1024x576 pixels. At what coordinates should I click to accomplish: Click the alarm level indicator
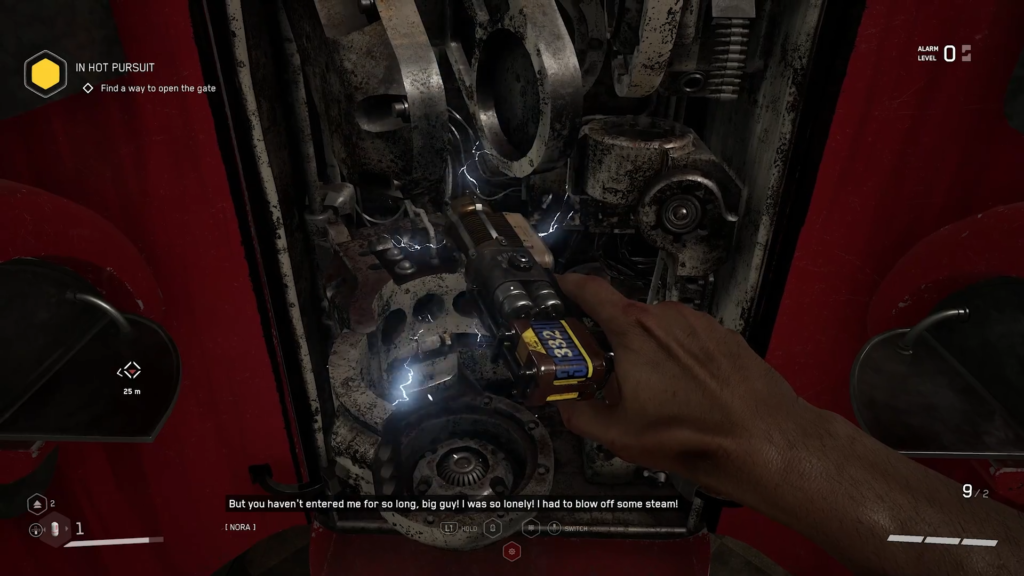(944, 53)
